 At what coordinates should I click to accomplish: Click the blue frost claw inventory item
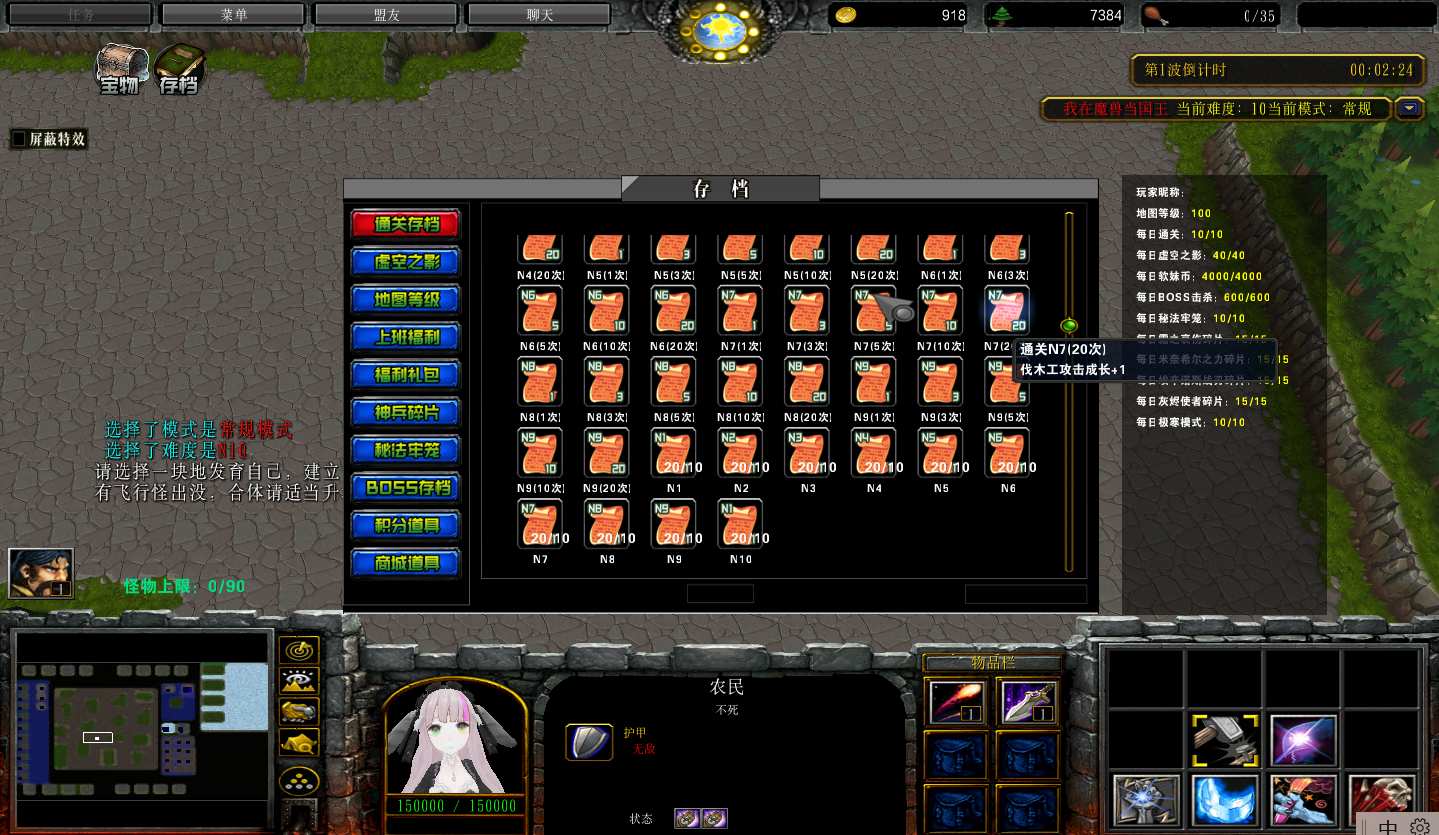1224,798
